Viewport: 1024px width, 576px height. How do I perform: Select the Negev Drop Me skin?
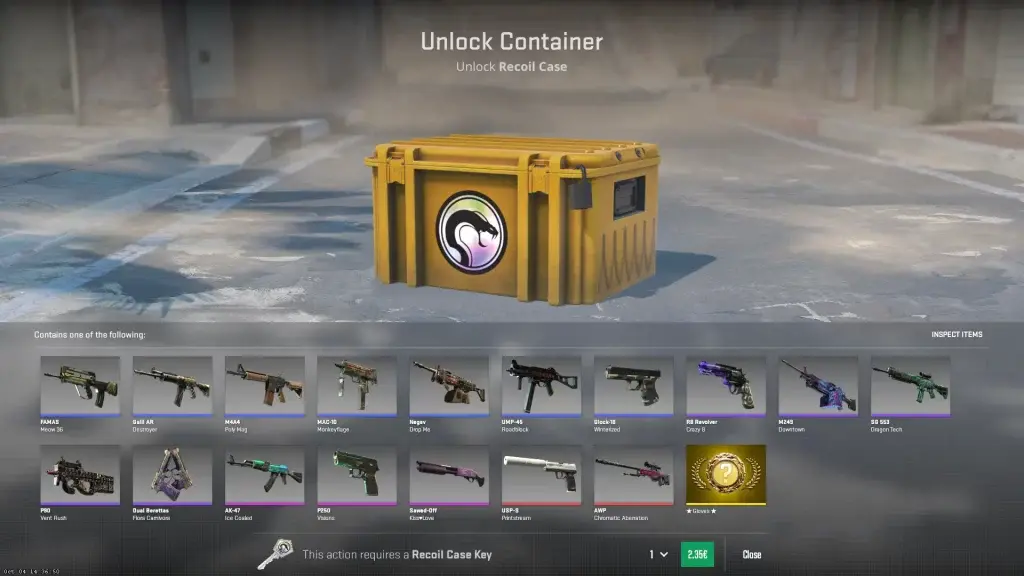[449, 385]
